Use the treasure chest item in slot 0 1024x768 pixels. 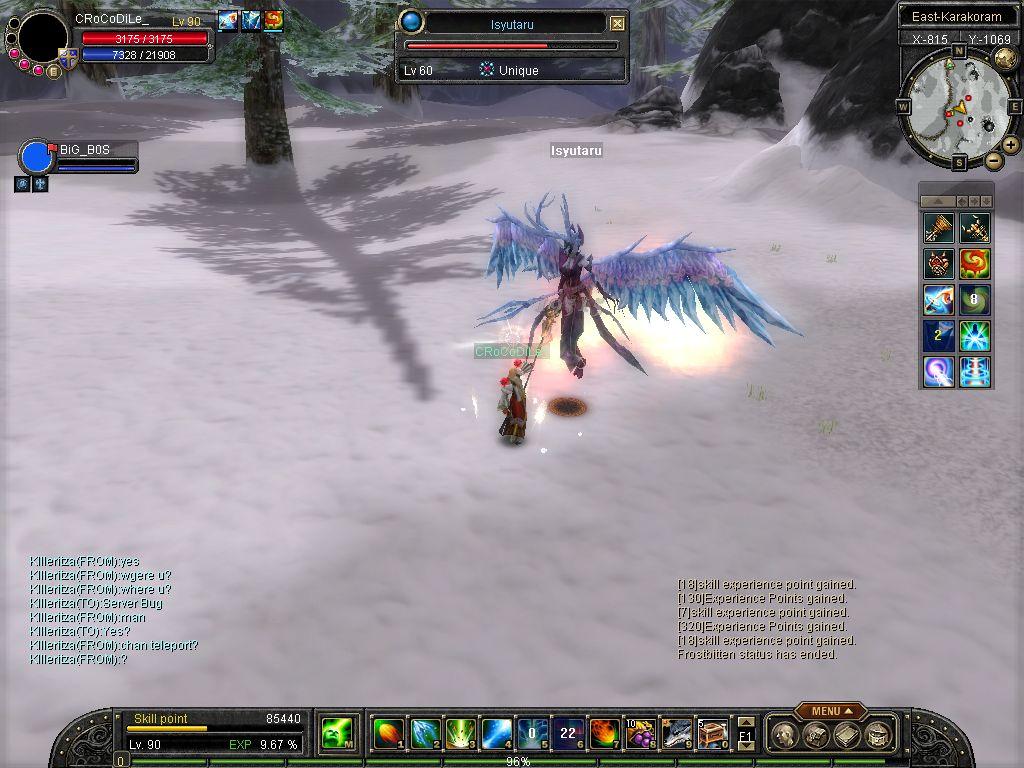coord(711,734)
